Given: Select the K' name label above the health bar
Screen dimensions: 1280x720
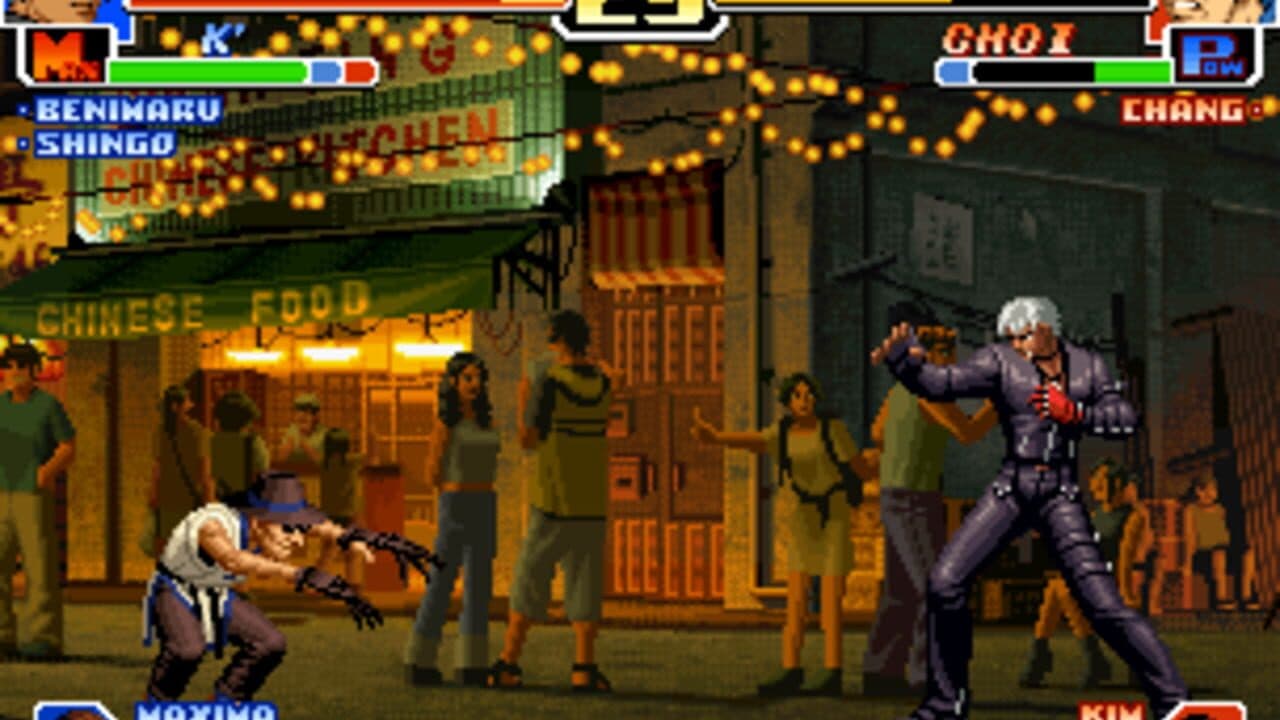Looking at the screenshot, I should coord(220,38).
